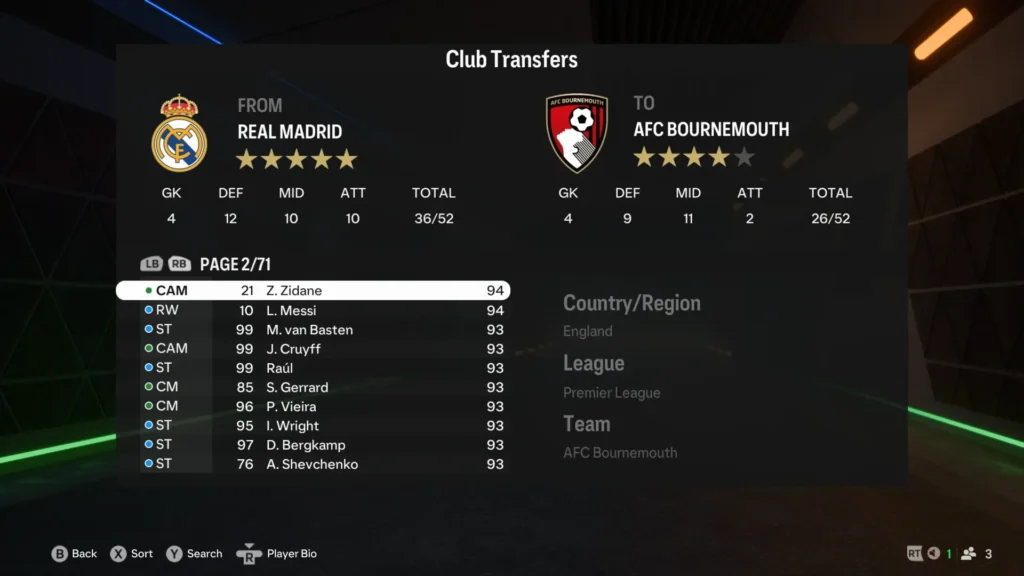Choose S. Gerrard from the list
1024x576 pixels.
tap(313, 387)
